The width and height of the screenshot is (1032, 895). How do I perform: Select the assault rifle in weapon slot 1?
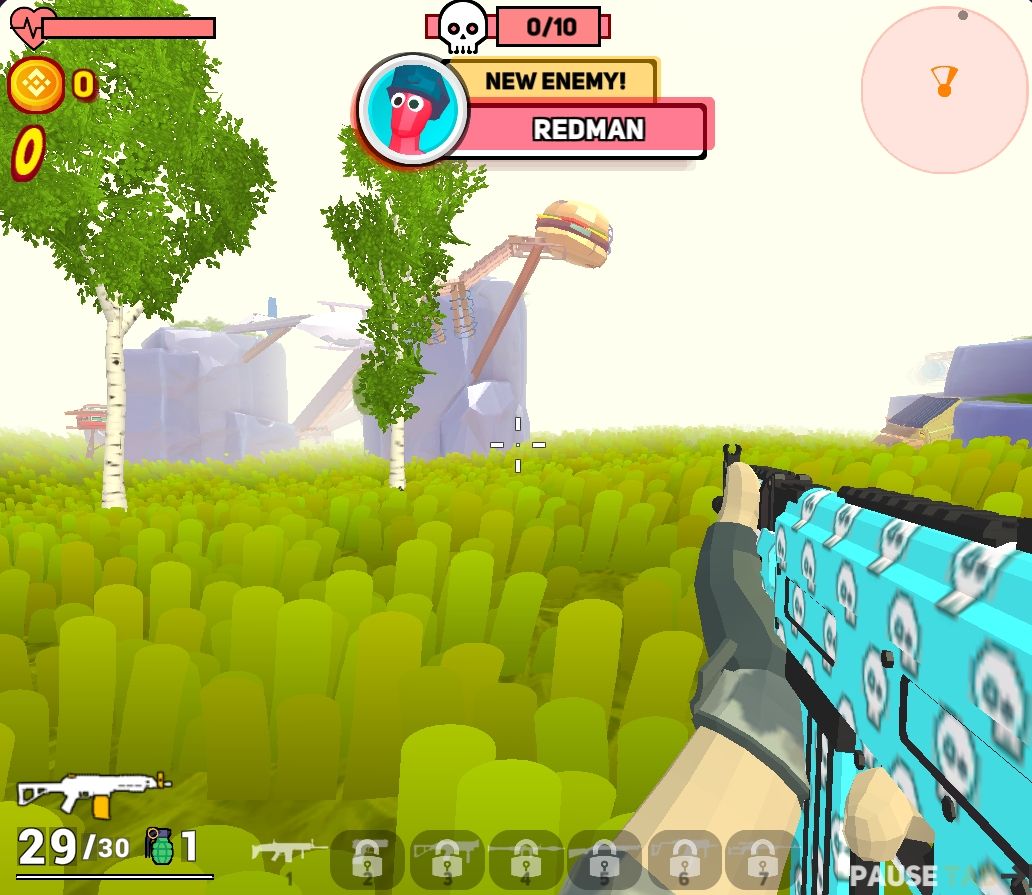pyautogui.click(x=289, y=855)
